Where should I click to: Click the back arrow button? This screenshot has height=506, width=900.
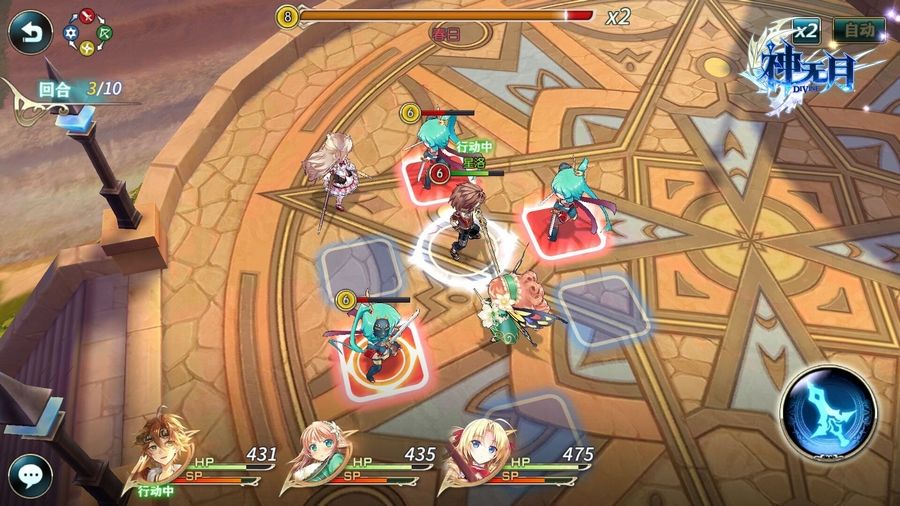pyautogui.click(x=30, y=32)
